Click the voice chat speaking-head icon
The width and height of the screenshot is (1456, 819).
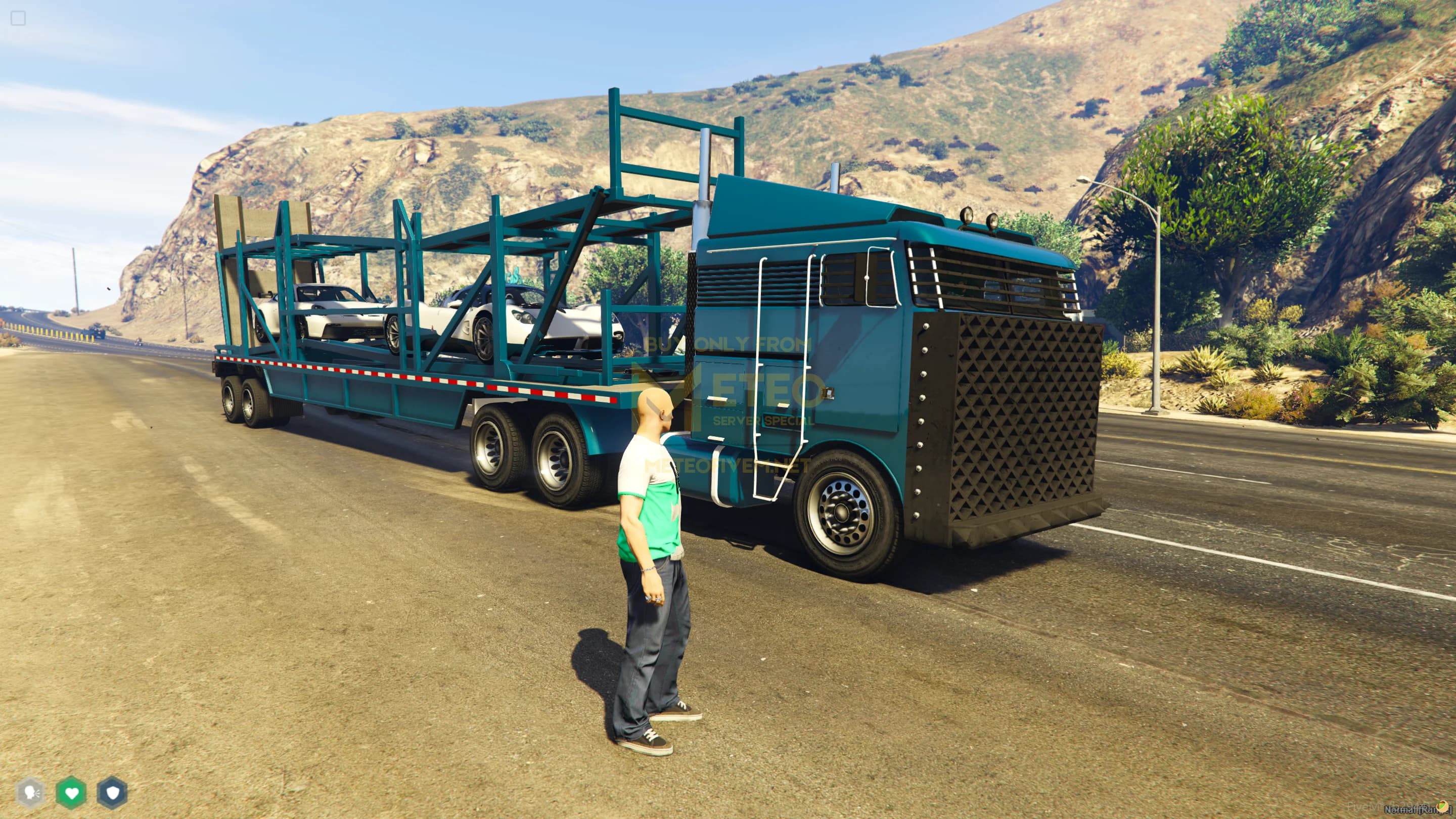click(30, 792)
